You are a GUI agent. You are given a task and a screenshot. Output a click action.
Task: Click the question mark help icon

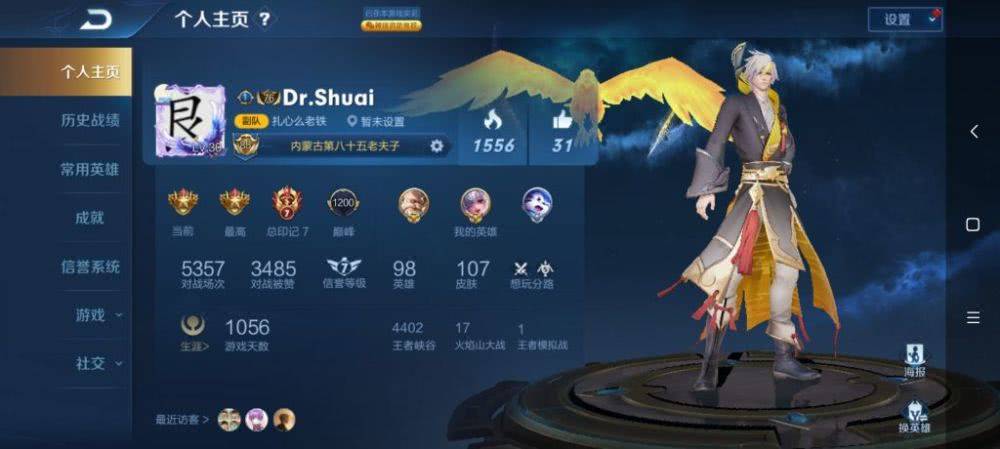point(264,19)
